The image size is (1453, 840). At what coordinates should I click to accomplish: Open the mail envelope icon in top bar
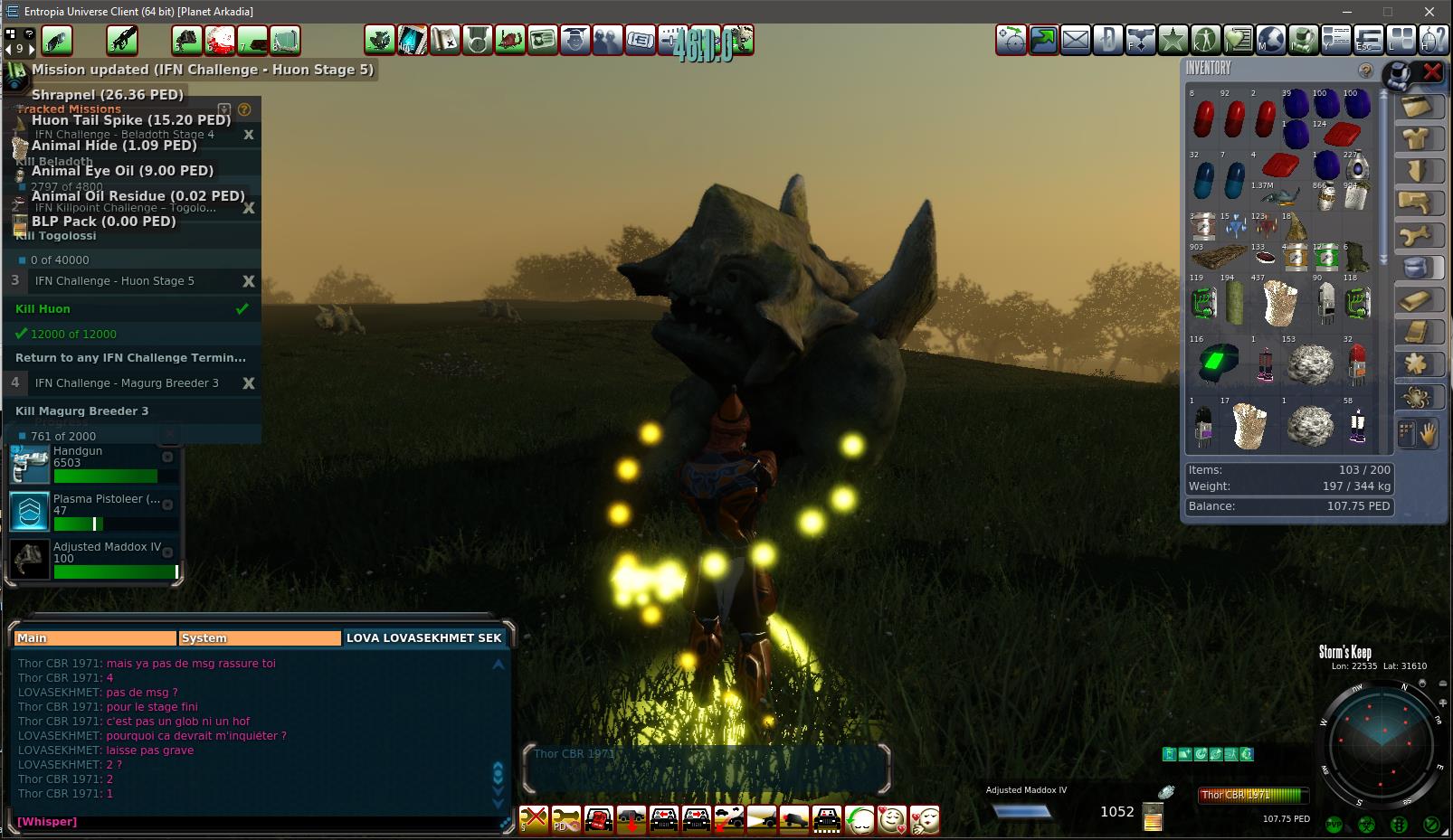coord(1076,40)
